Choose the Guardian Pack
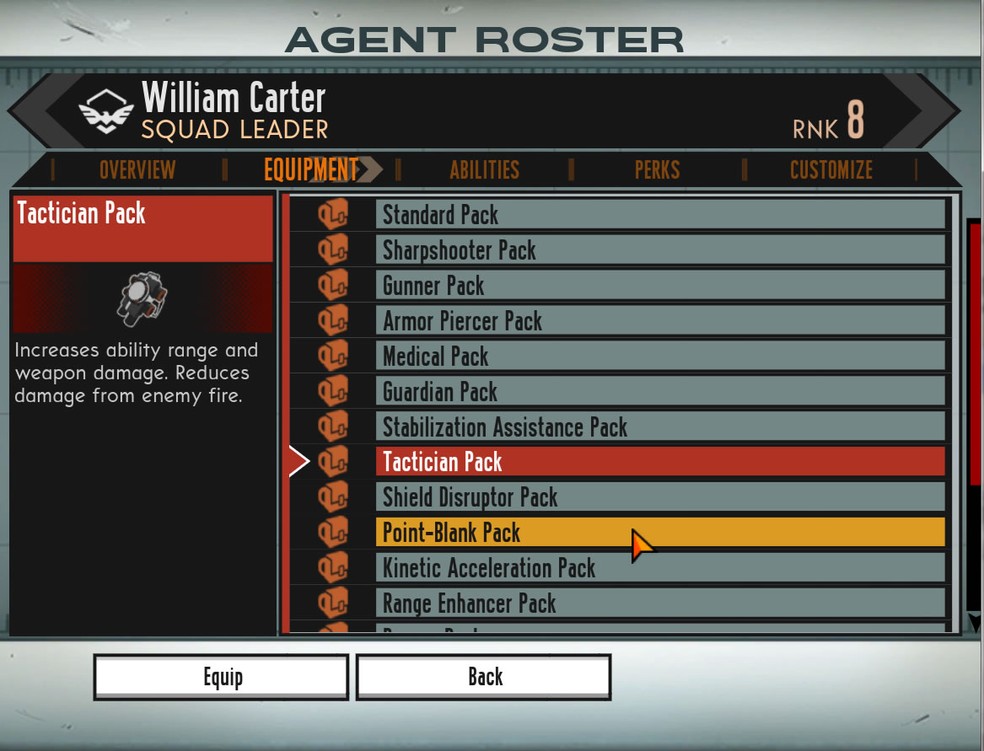The width and height of the screenshot is (984, 751). click(x=660, y=392)
